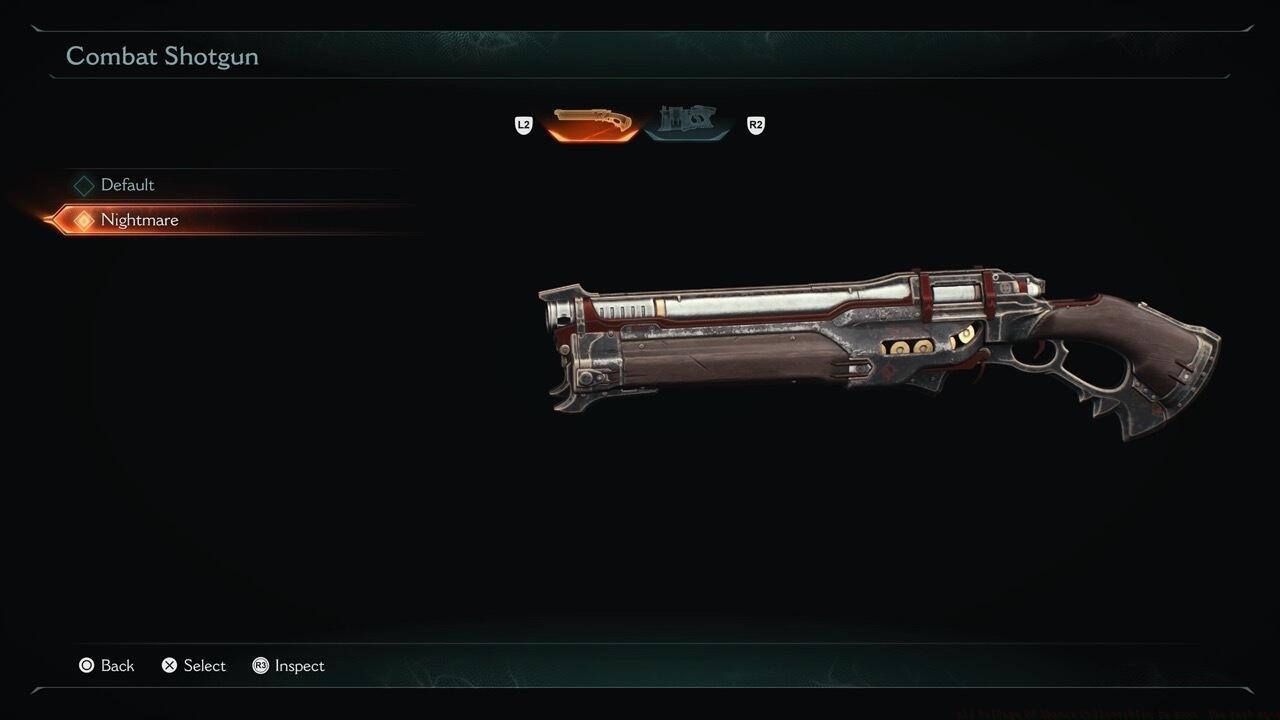
Task: Click the L2 shoulder button prompt icon
Action: click(523, 125)
